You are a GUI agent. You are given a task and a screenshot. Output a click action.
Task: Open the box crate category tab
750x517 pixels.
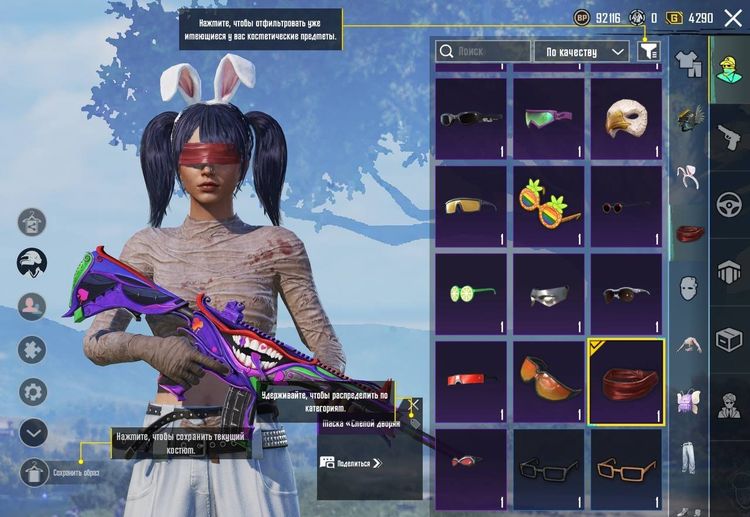[729, 340]
